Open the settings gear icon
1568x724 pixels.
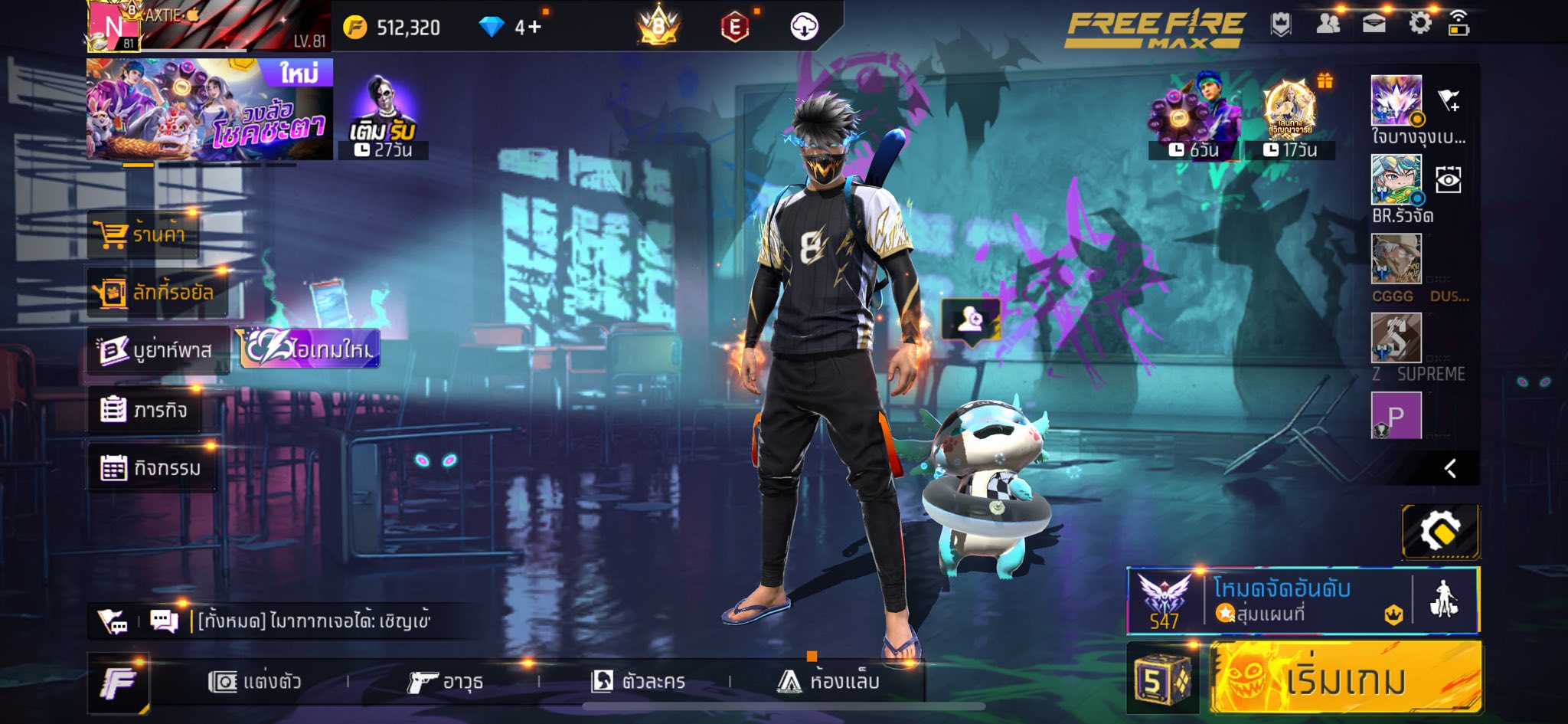1419,24
